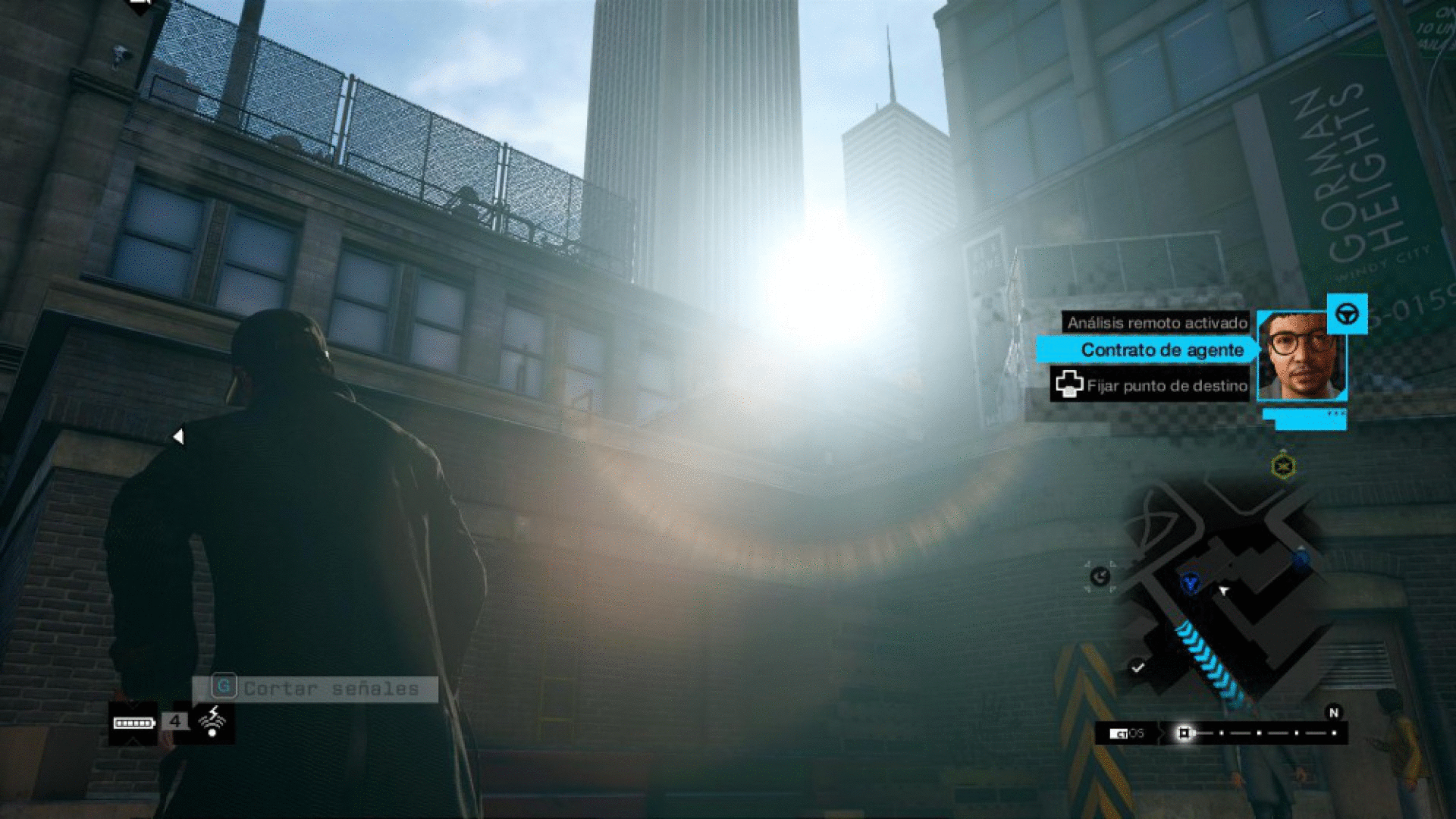Activate the signal jammer tool icon
Image resolution: width=1456 pixels, height=819 pixels.
[x=212, y=721]
